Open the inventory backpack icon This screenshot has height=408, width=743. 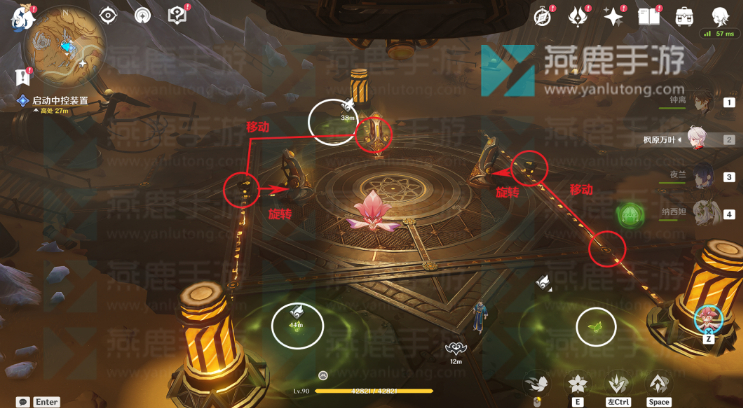click(684, 16)
